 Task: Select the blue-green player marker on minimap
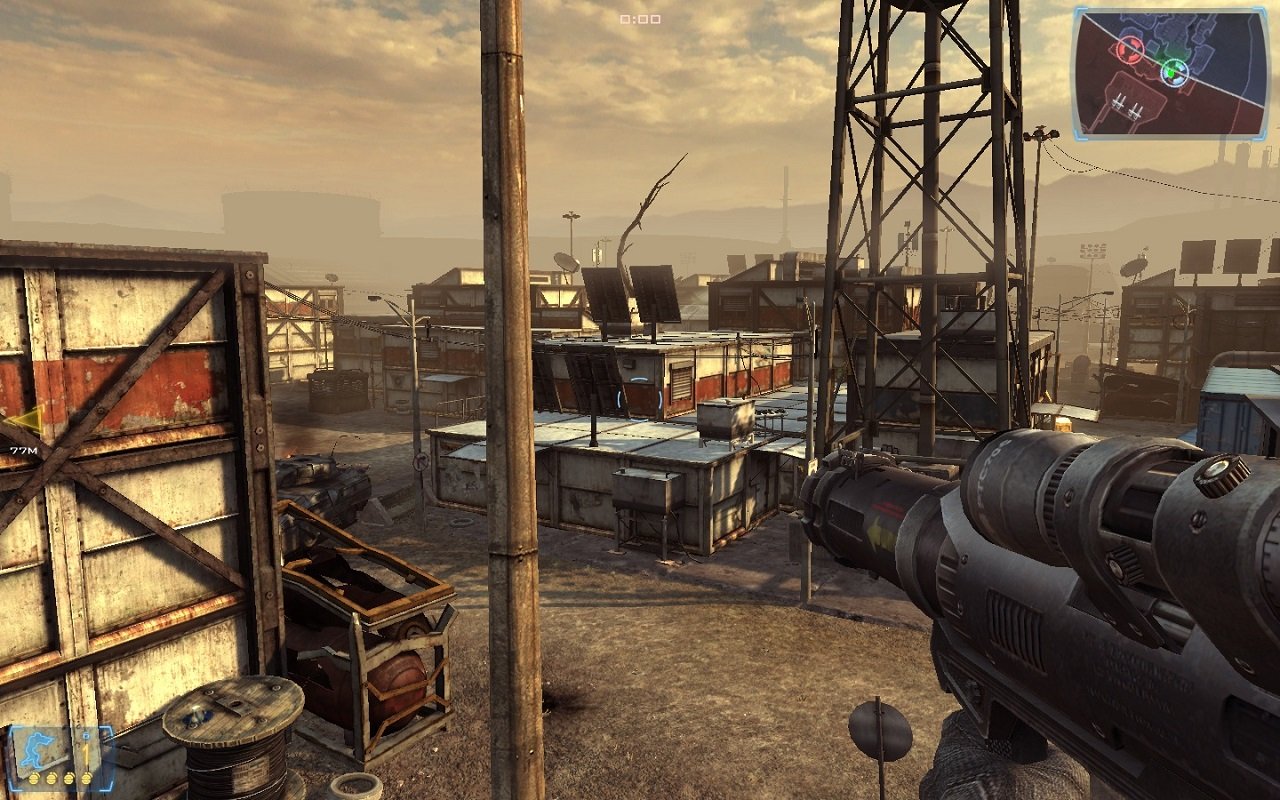pos(1174,71)
